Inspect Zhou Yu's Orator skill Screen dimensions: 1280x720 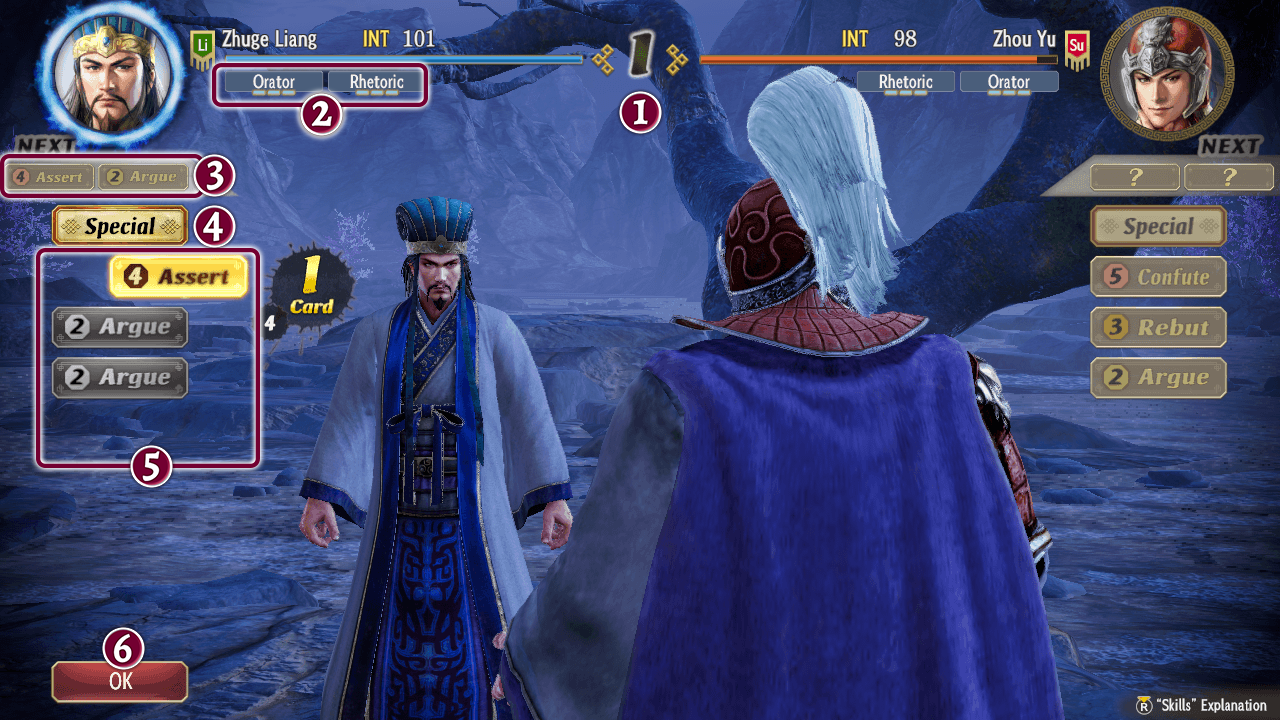coord(1008,82)
